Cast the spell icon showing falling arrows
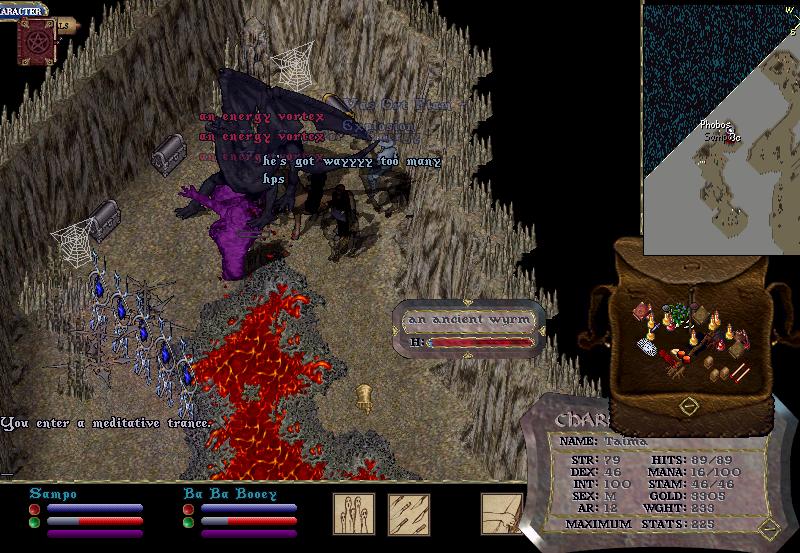 [x=408, y=512]
